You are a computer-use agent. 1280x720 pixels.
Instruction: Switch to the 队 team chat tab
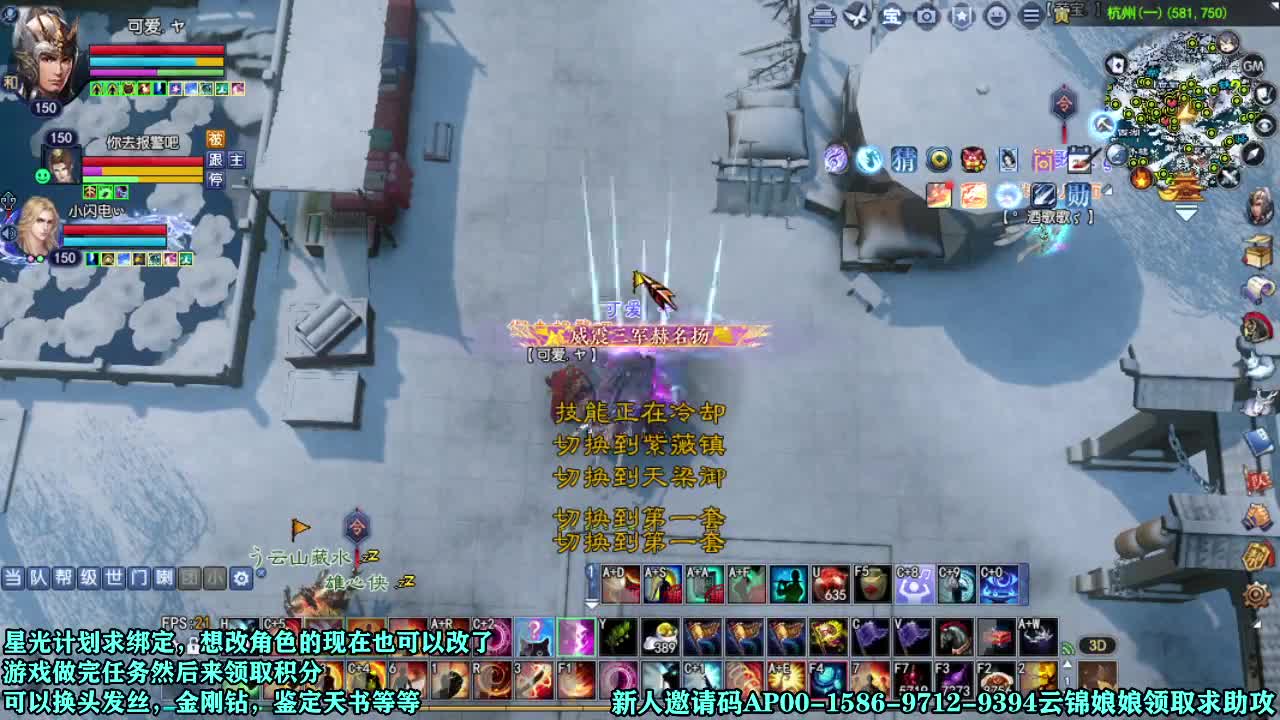tap(39, 578)
